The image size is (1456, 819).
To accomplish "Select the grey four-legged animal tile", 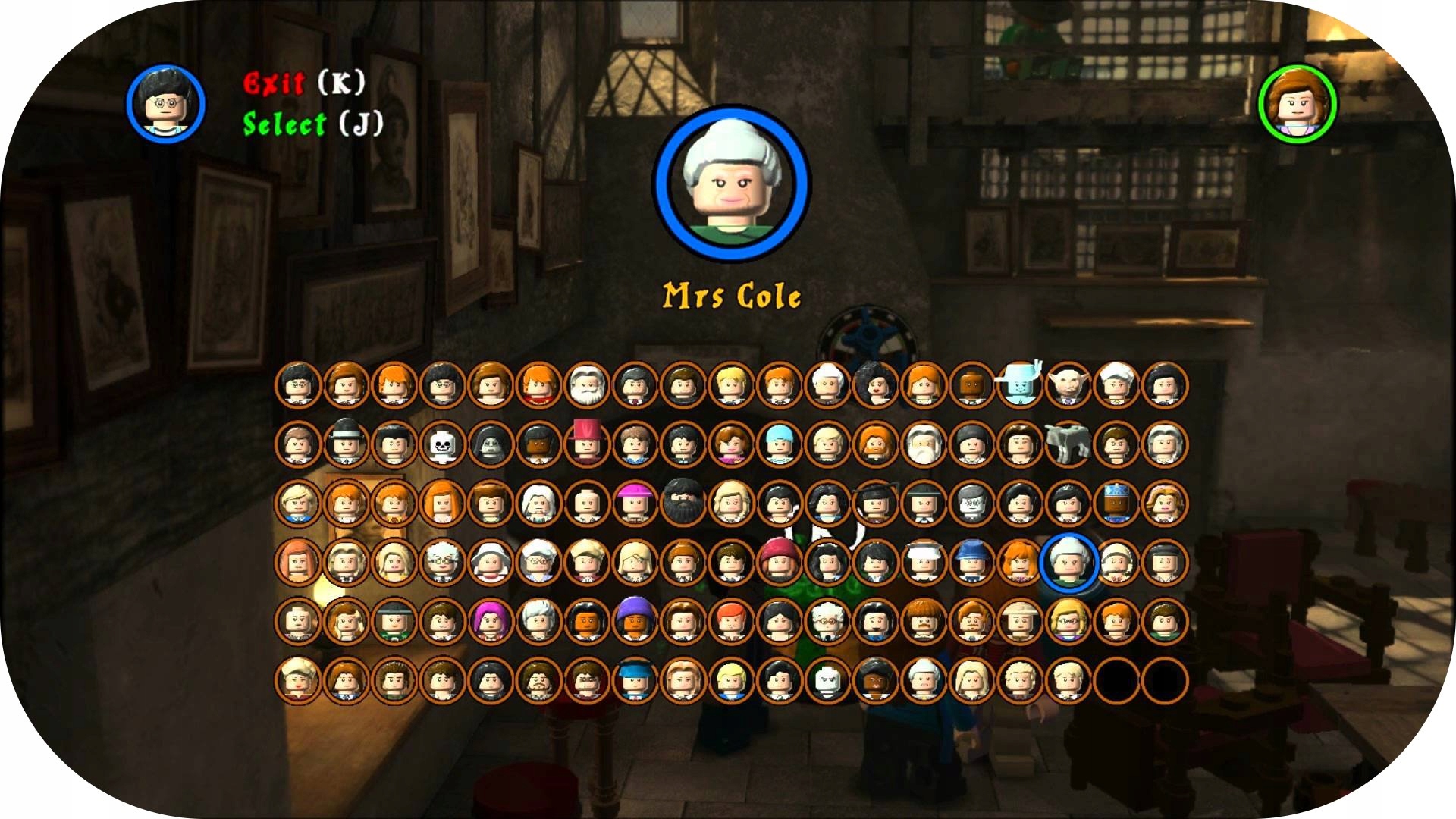I will pyautogui.click(x=1068, y=444).
